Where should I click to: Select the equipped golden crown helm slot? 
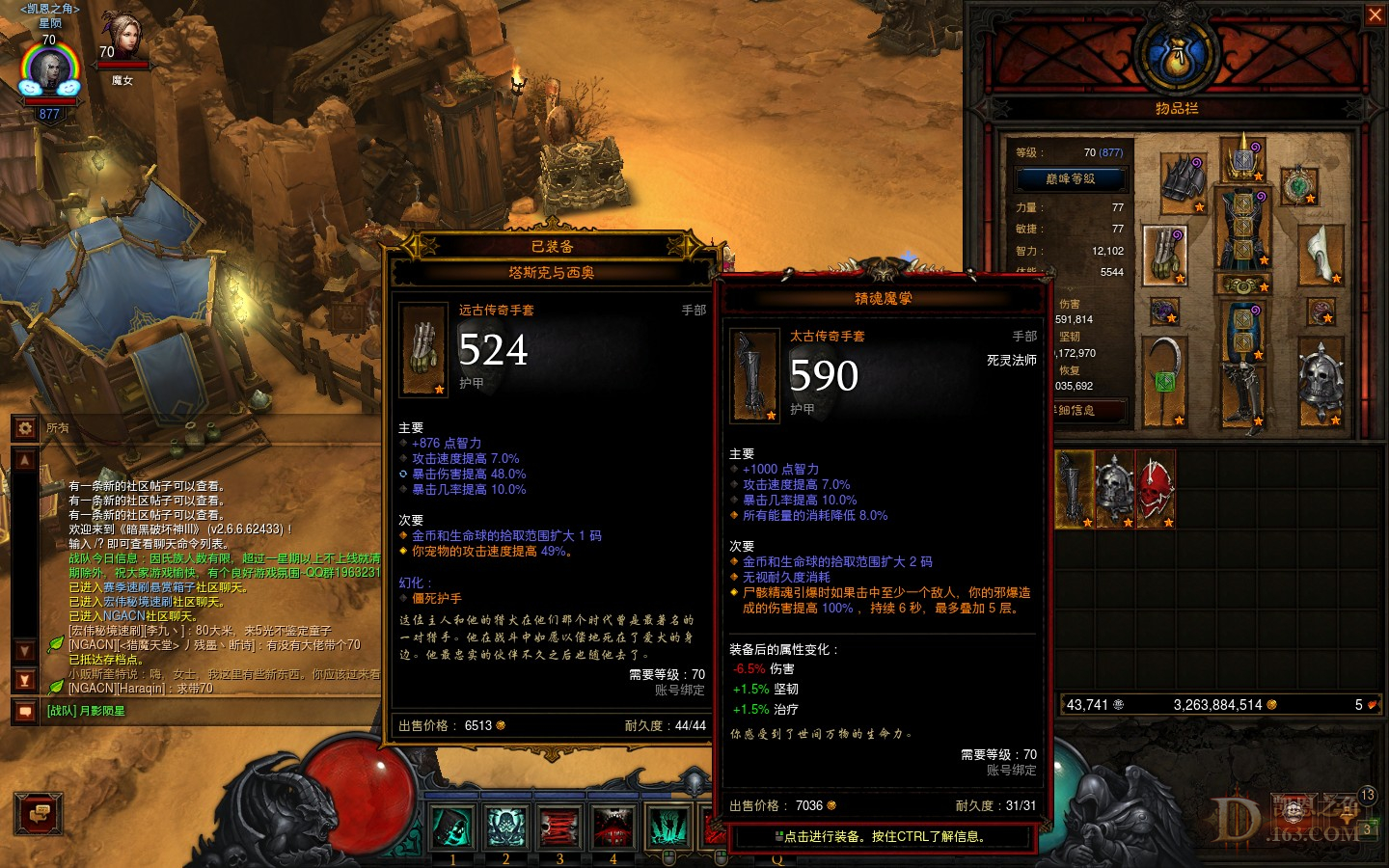pos(1241,160)
